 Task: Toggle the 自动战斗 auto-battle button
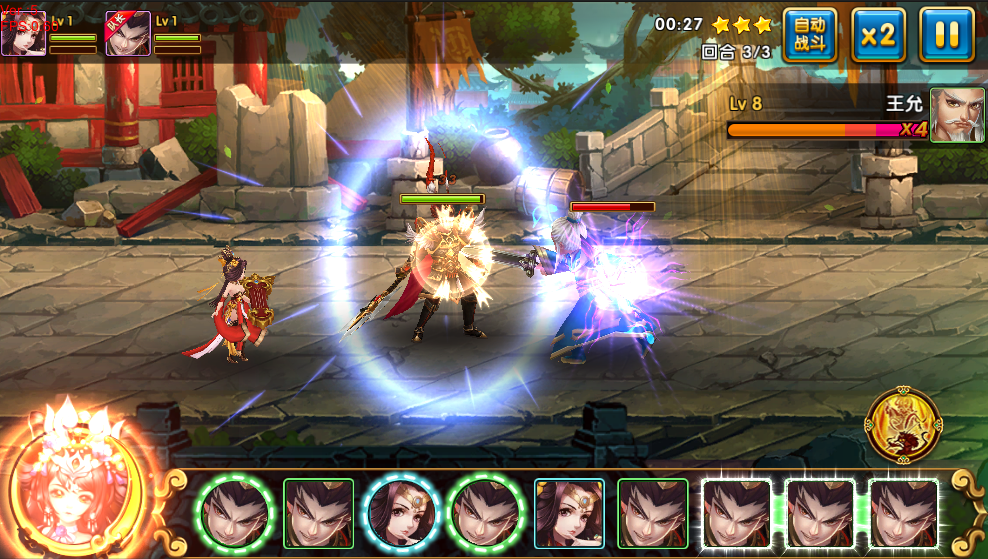809,36
